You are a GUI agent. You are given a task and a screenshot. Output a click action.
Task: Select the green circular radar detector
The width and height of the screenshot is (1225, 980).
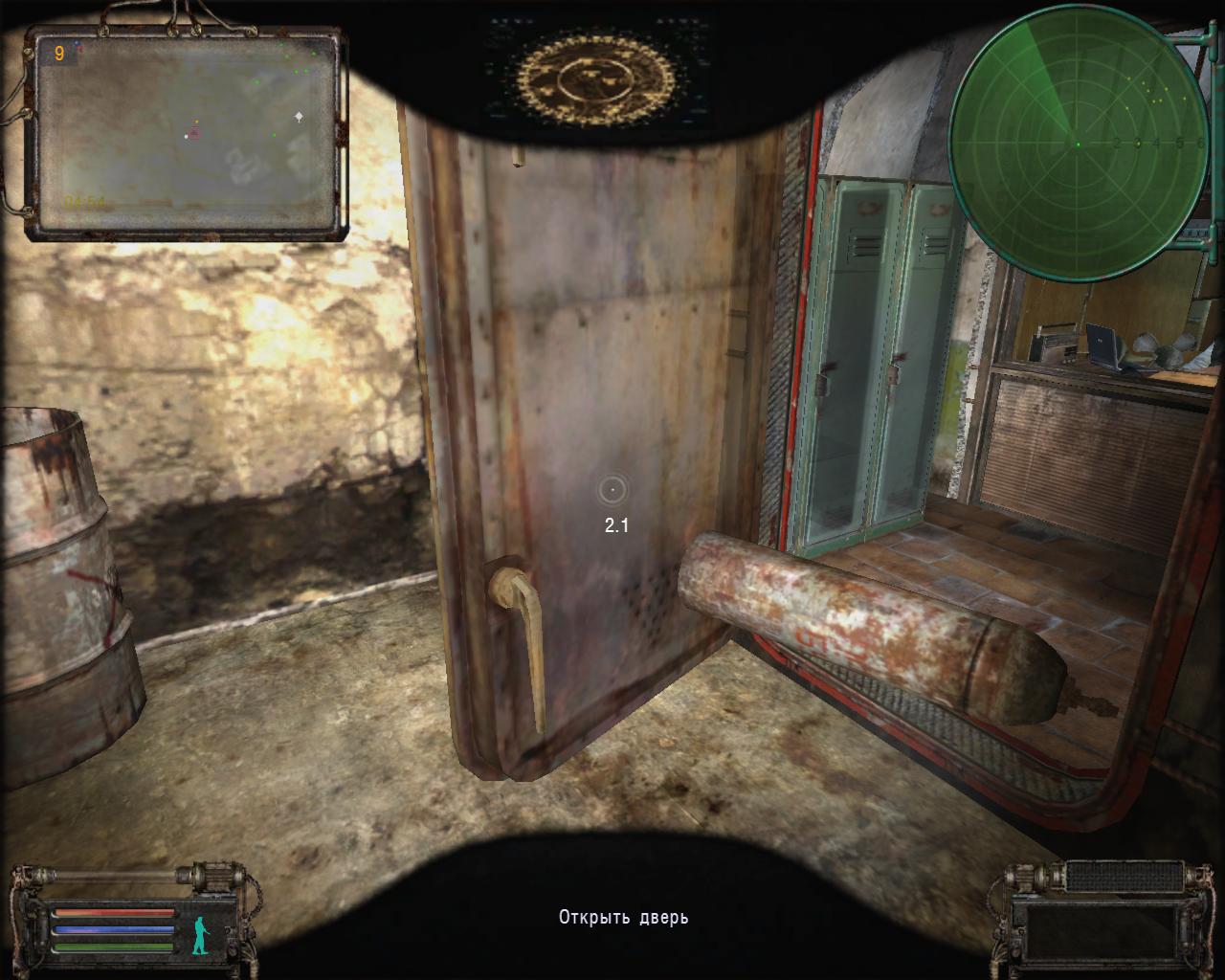point(1079,144)
